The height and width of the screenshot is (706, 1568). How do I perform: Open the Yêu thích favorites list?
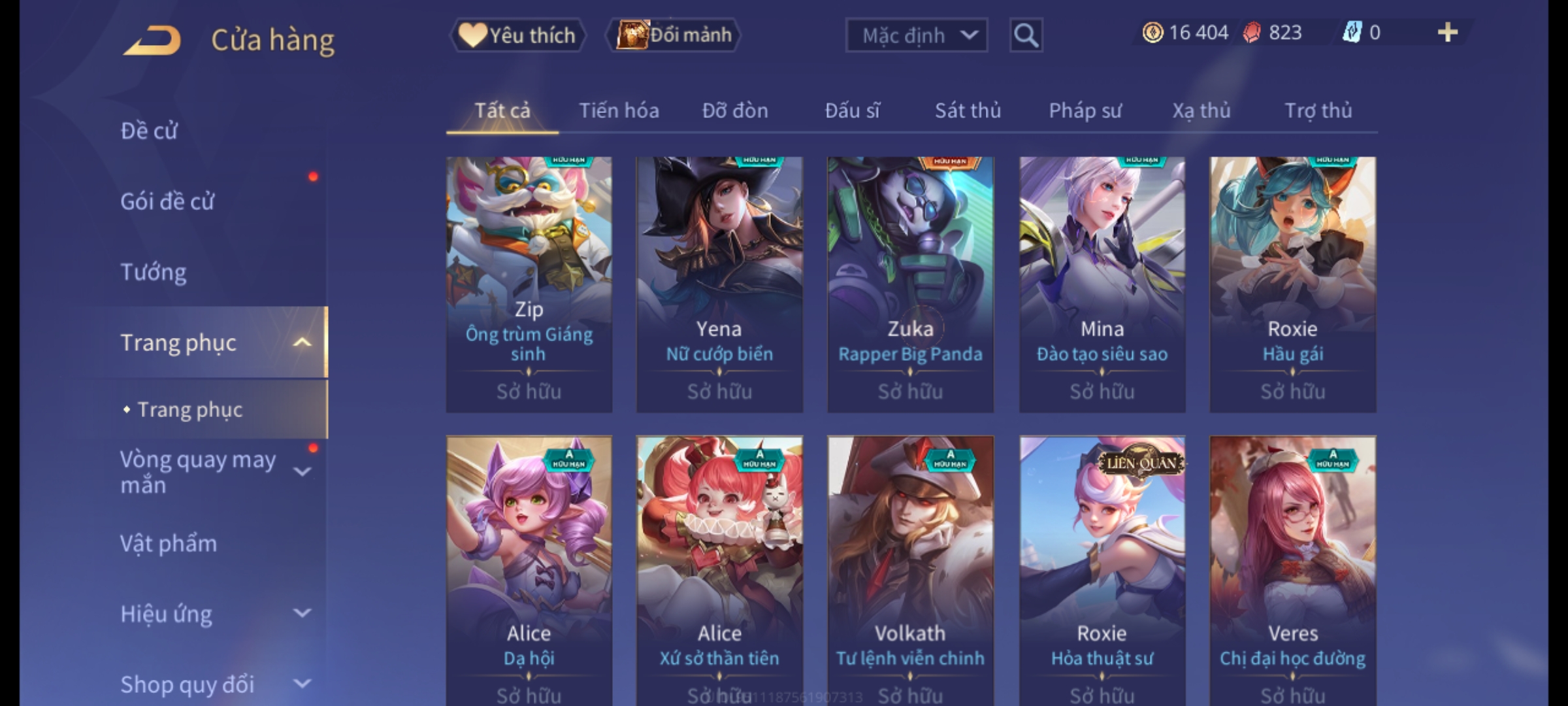click(x=517, y=35)
